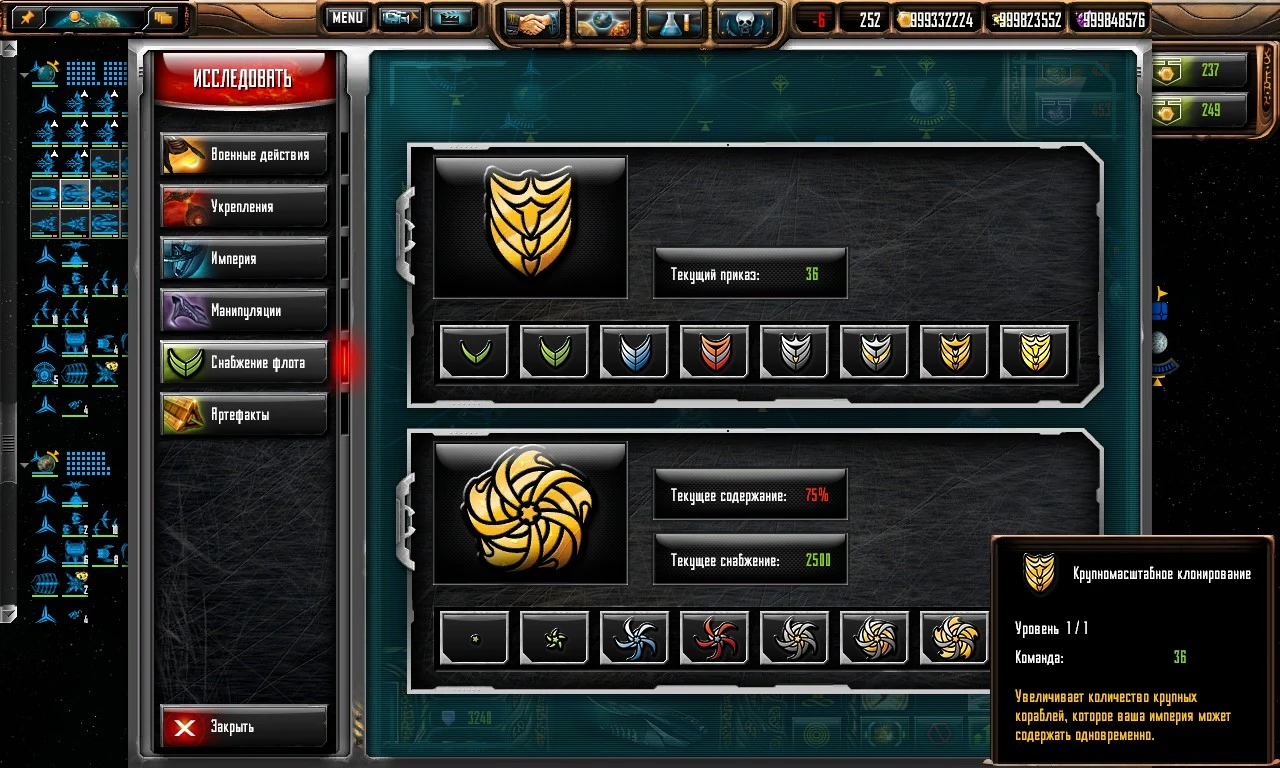The height and width of the screenshot is (768, 1280).
Task: Open the handshake diplomacy icon
Action: pos(532,20)
